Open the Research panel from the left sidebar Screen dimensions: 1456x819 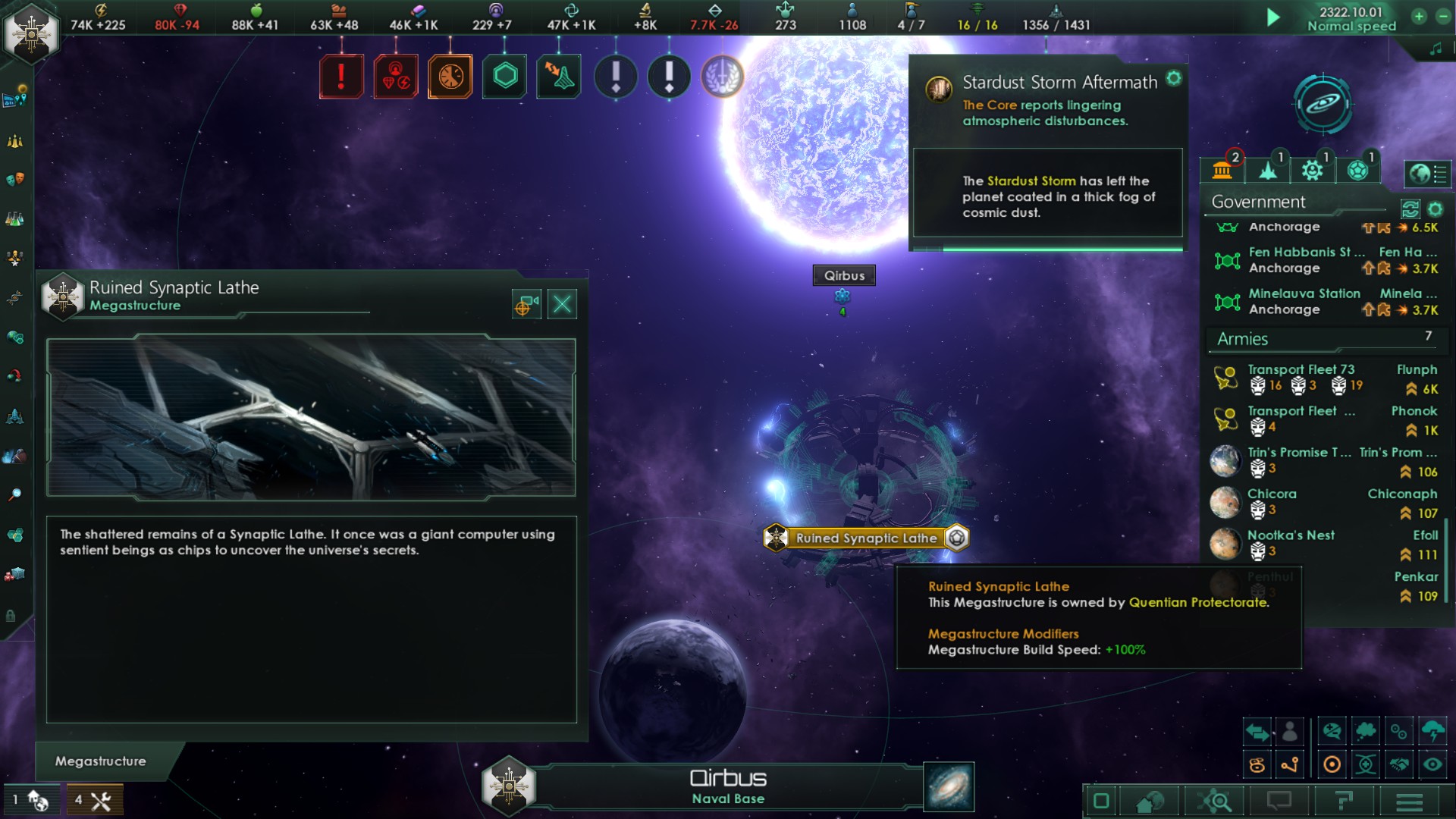click(15, 220)
